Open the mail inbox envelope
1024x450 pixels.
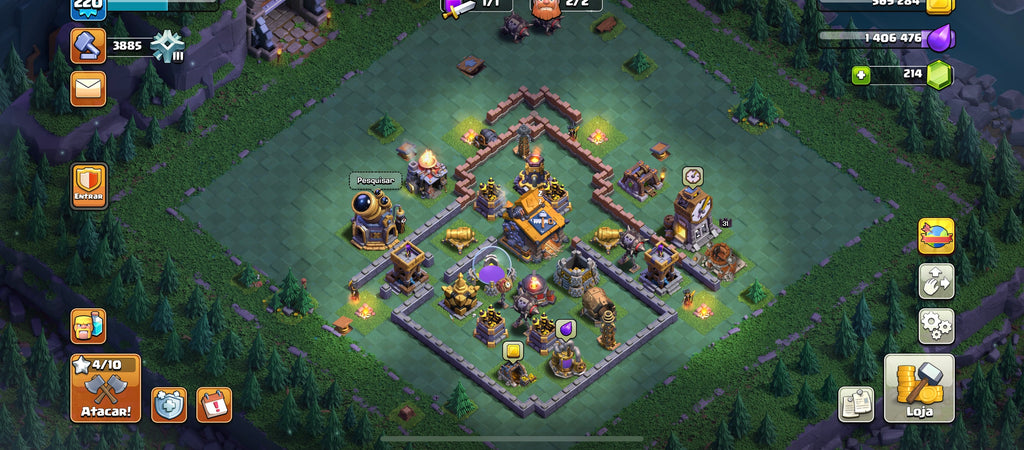click(88, 91)
